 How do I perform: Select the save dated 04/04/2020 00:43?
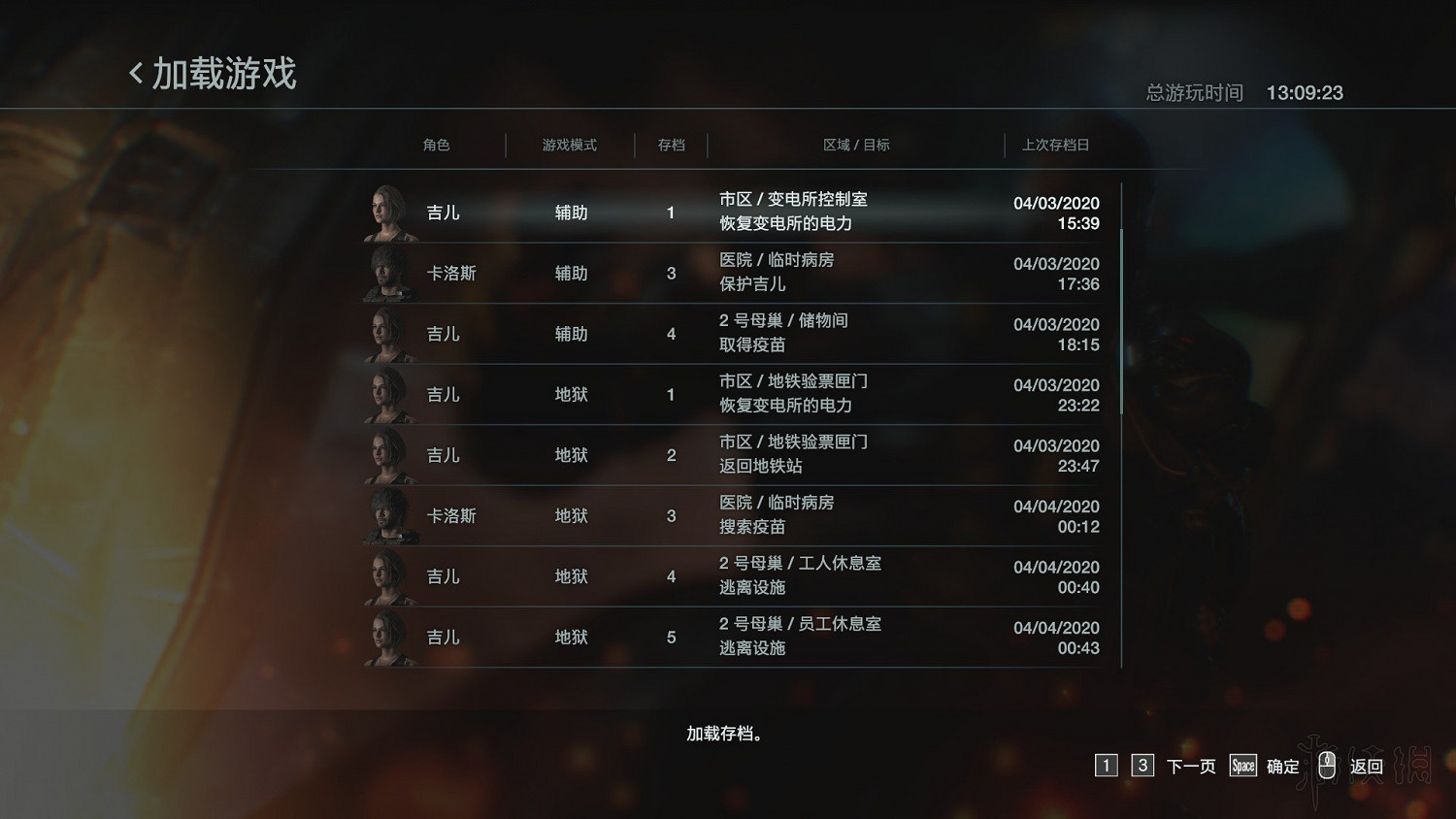coord(728,637)
